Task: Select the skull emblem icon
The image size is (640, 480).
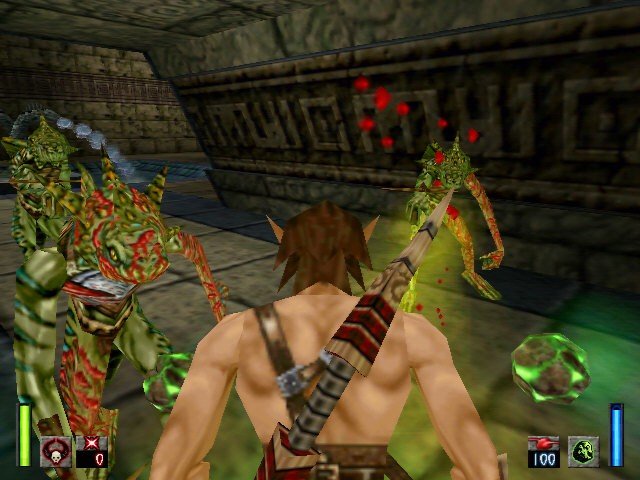Action: point(54,450)
